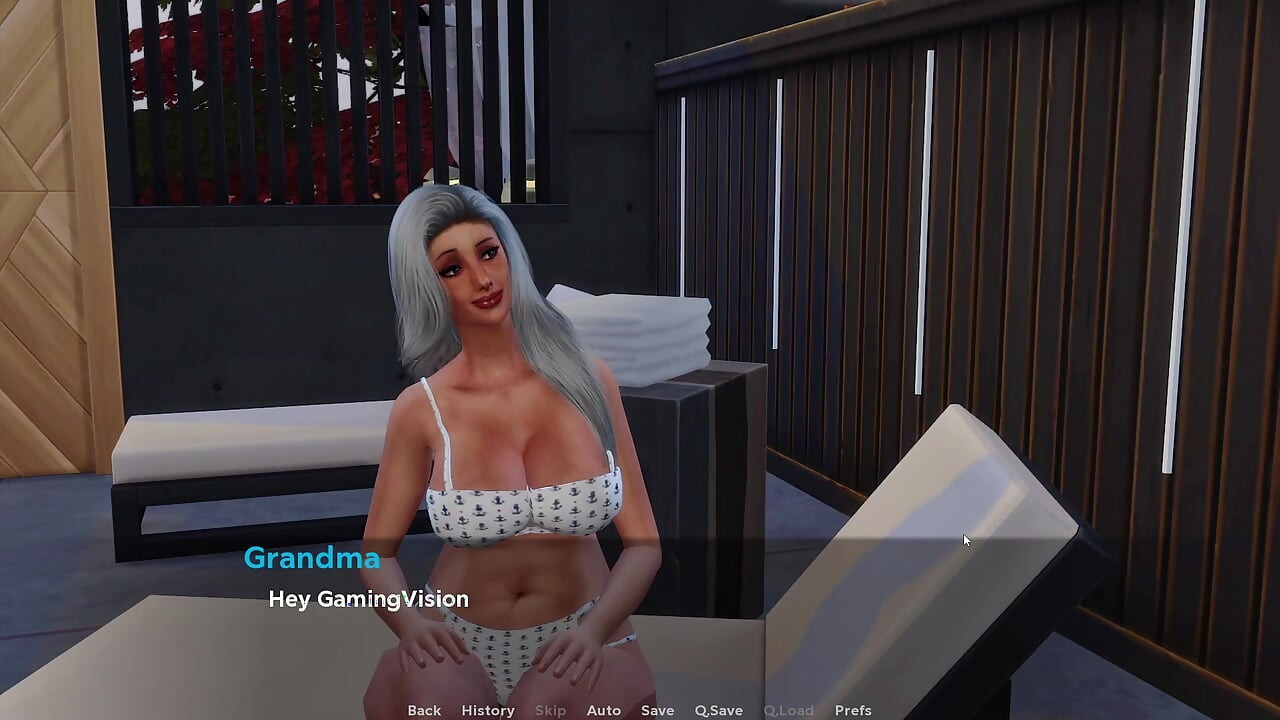This screenshot has height=720, width=1280.
Task: Click Back to rewind to previous dialogue
Action: click(424, 709)
